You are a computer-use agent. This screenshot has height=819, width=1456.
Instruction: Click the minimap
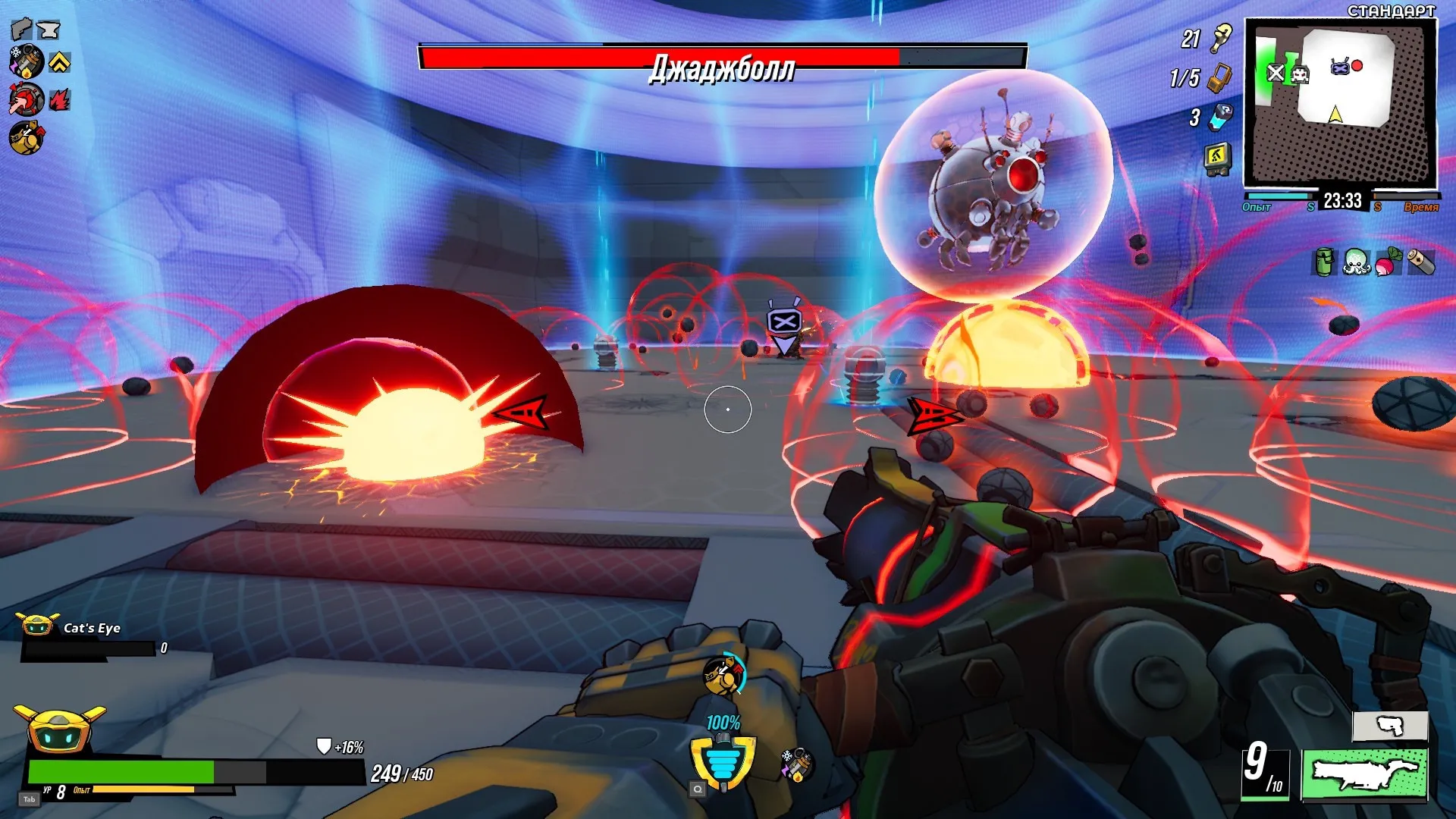[1340, 103]
